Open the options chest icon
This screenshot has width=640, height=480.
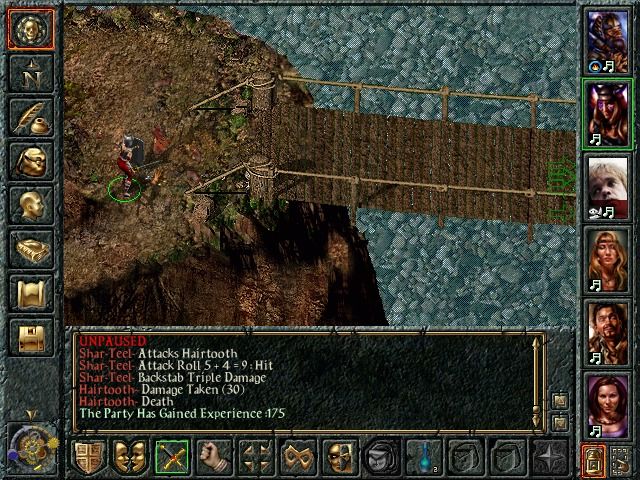click(x=31, y=338)
